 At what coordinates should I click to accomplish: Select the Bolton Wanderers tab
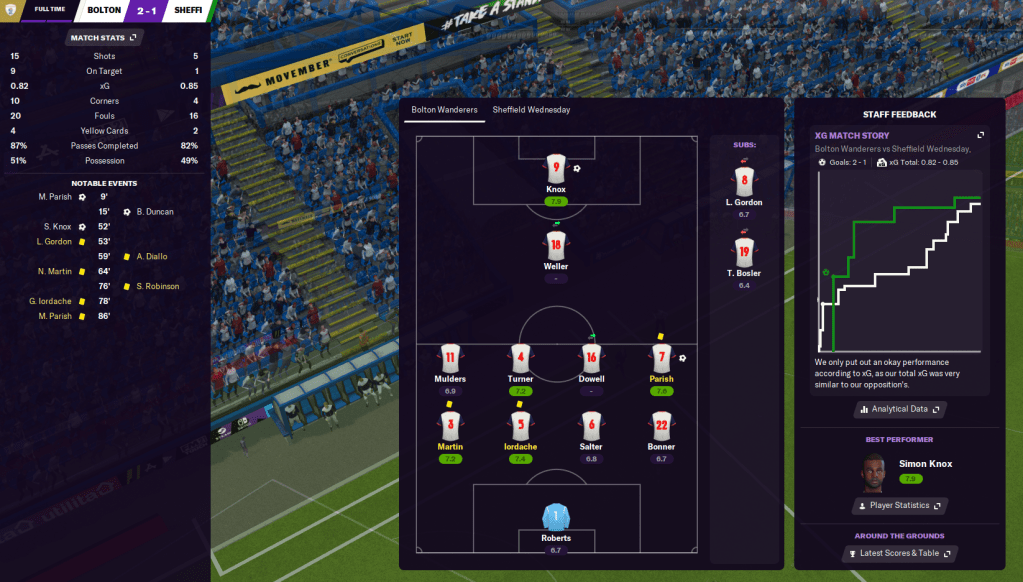tap(444, 110)
